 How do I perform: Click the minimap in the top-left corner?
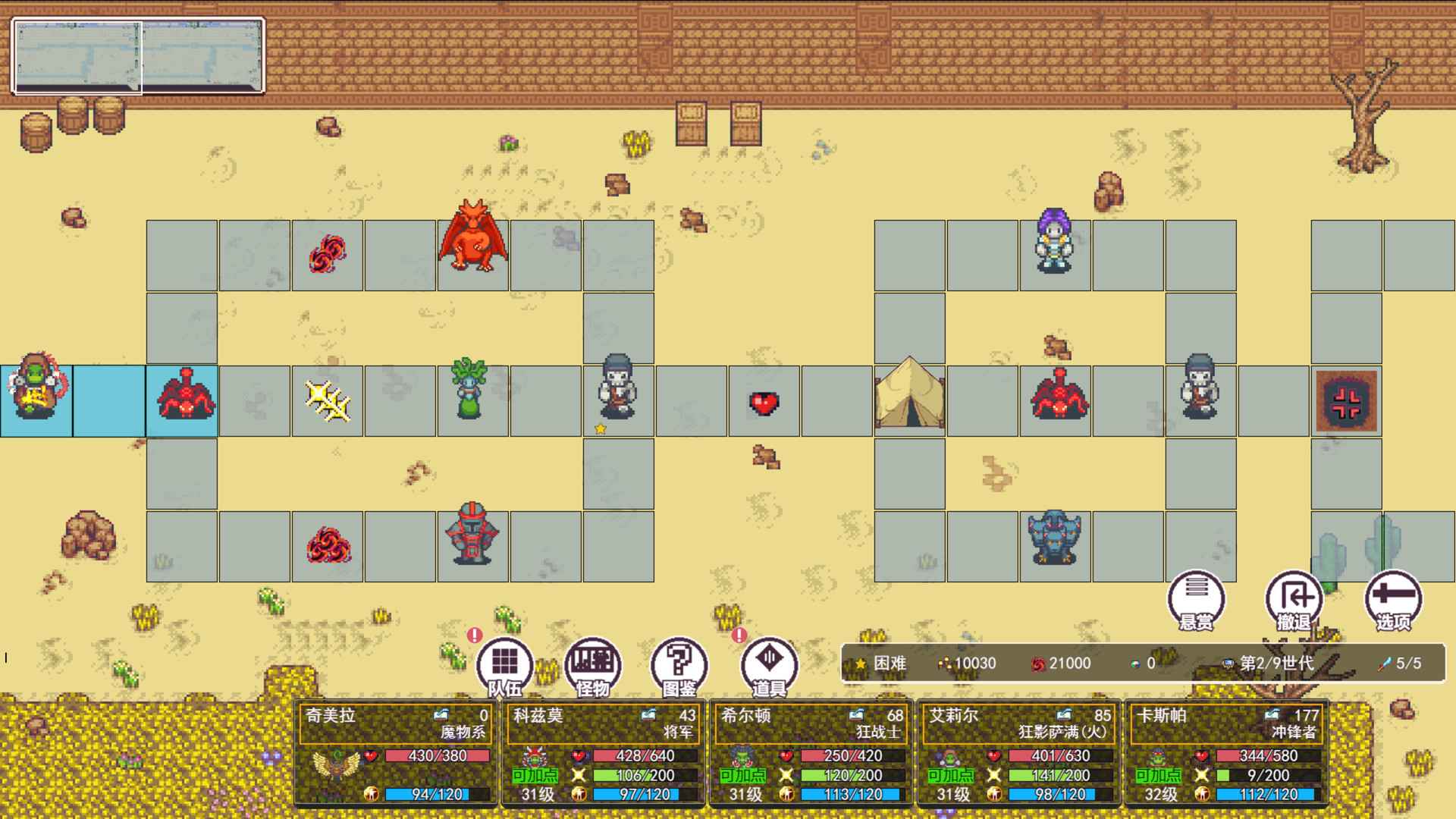pyautogui.click(x=136, y=53)
